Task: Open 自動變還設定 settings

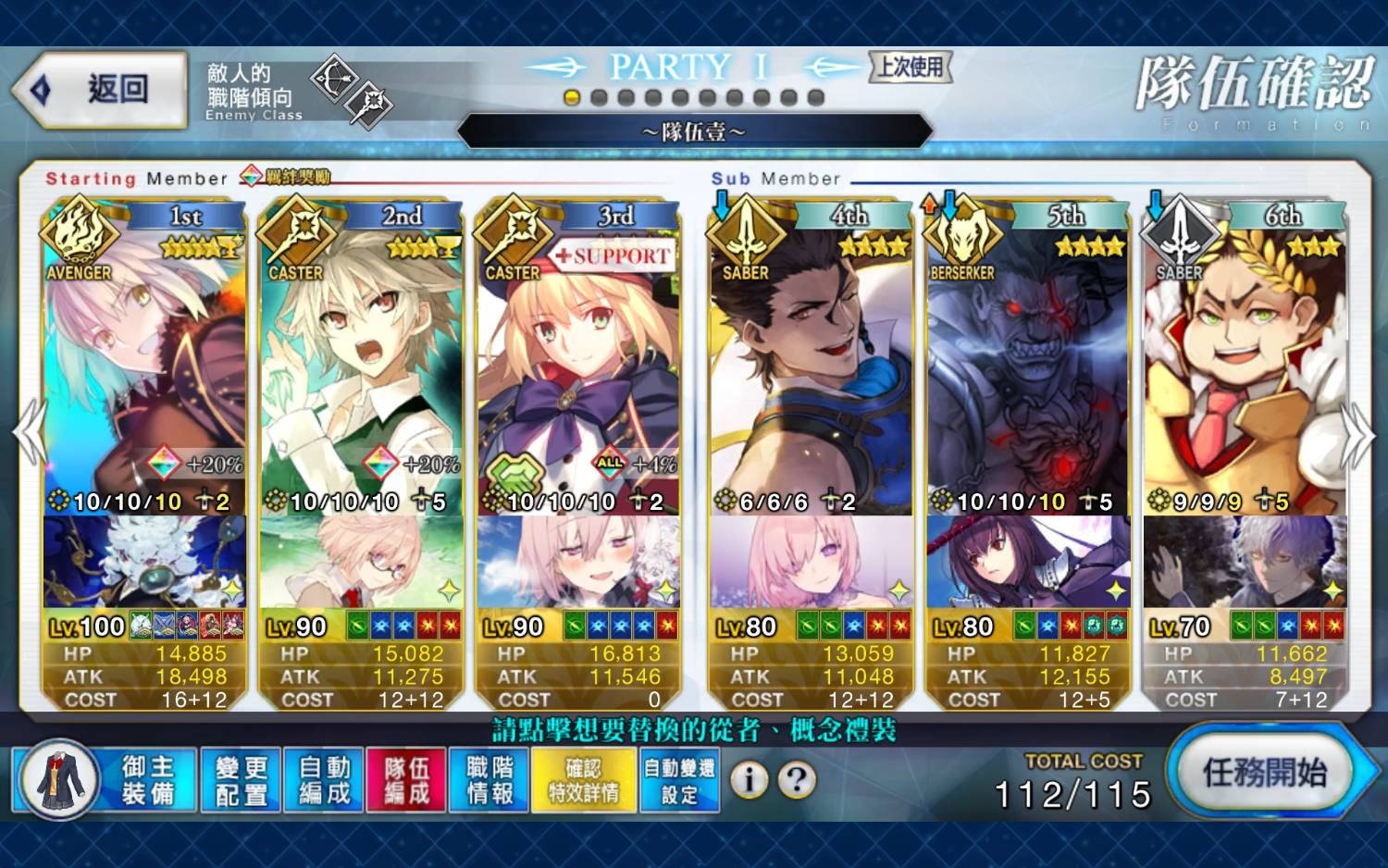Action: (x=679, y=780)
